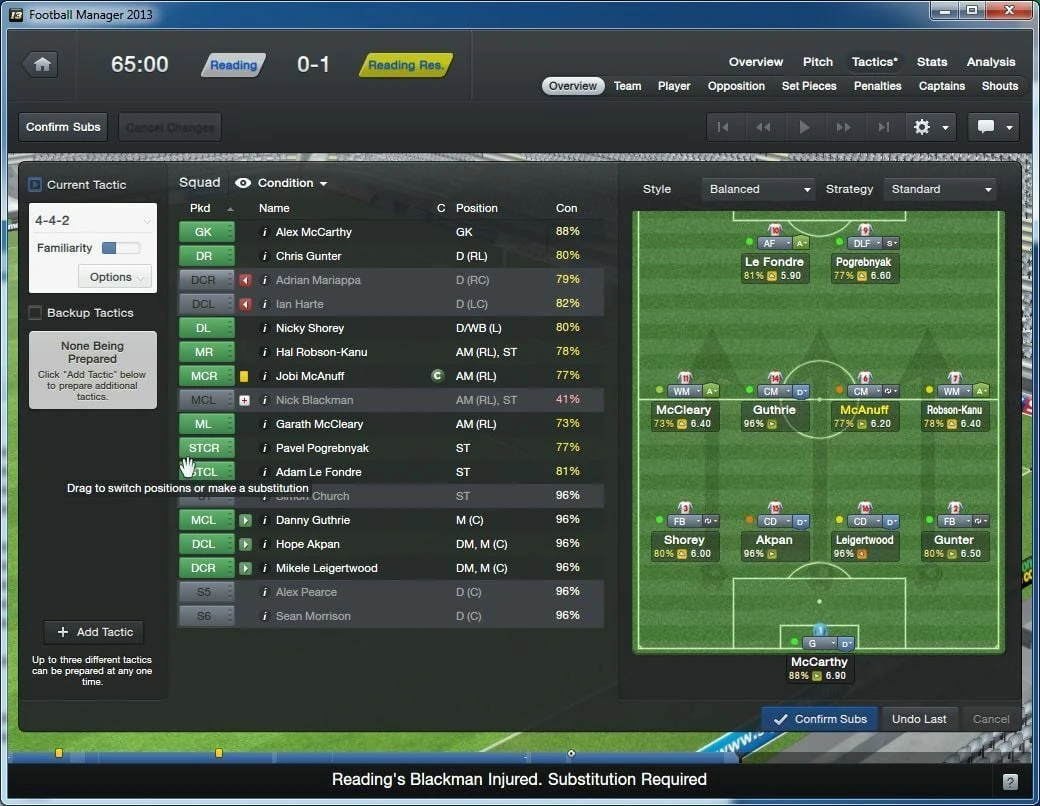This screenshot has width=1040, height=806.
Task: Select McAnuff on the tactics pitch
Action: click(x=864, y=410)
